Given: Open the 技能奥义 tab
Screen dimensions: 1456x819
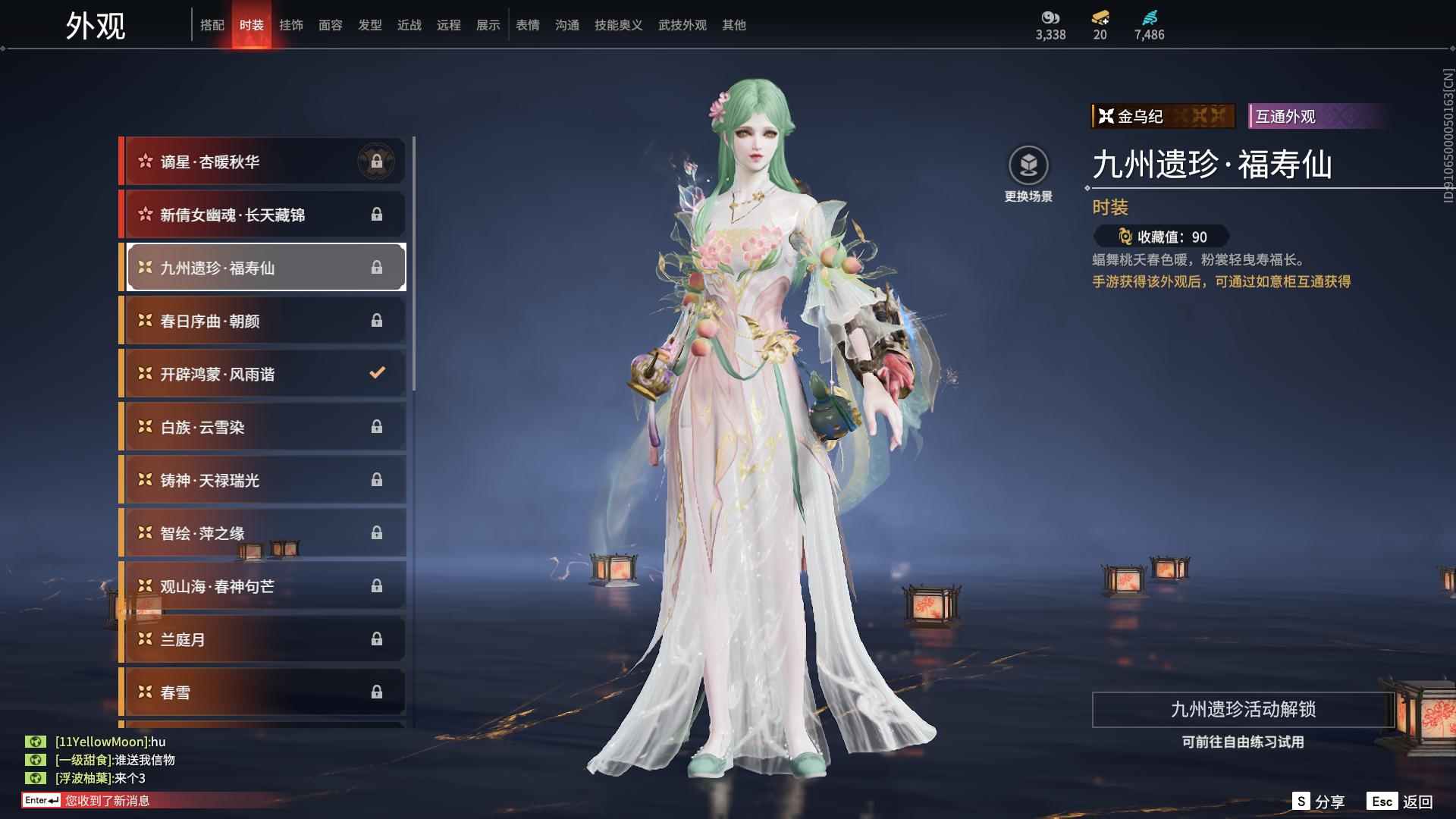Looking at the screenshot, I should point(619,25).
